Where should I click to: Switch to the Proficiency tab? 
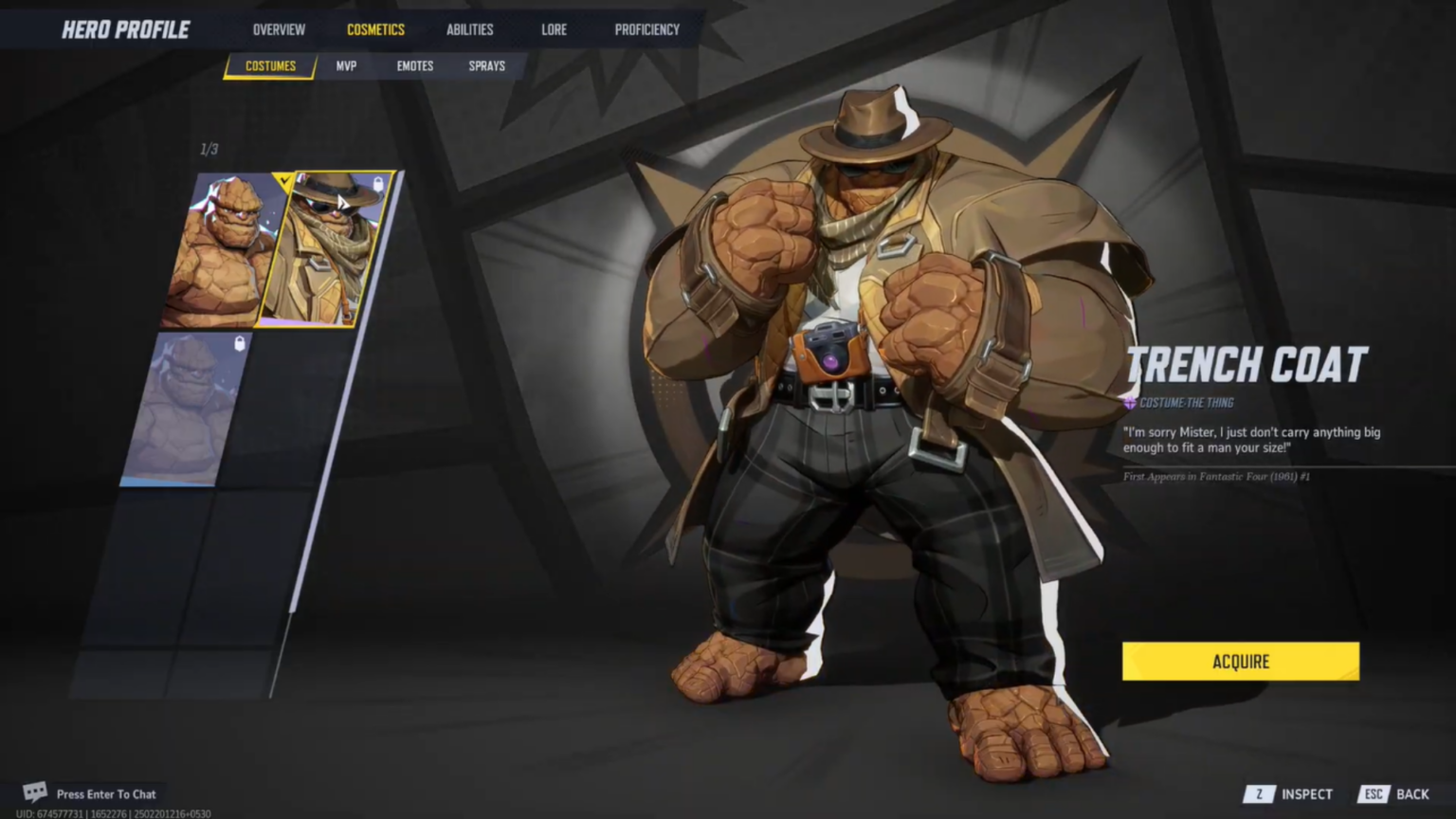point(646,29)
